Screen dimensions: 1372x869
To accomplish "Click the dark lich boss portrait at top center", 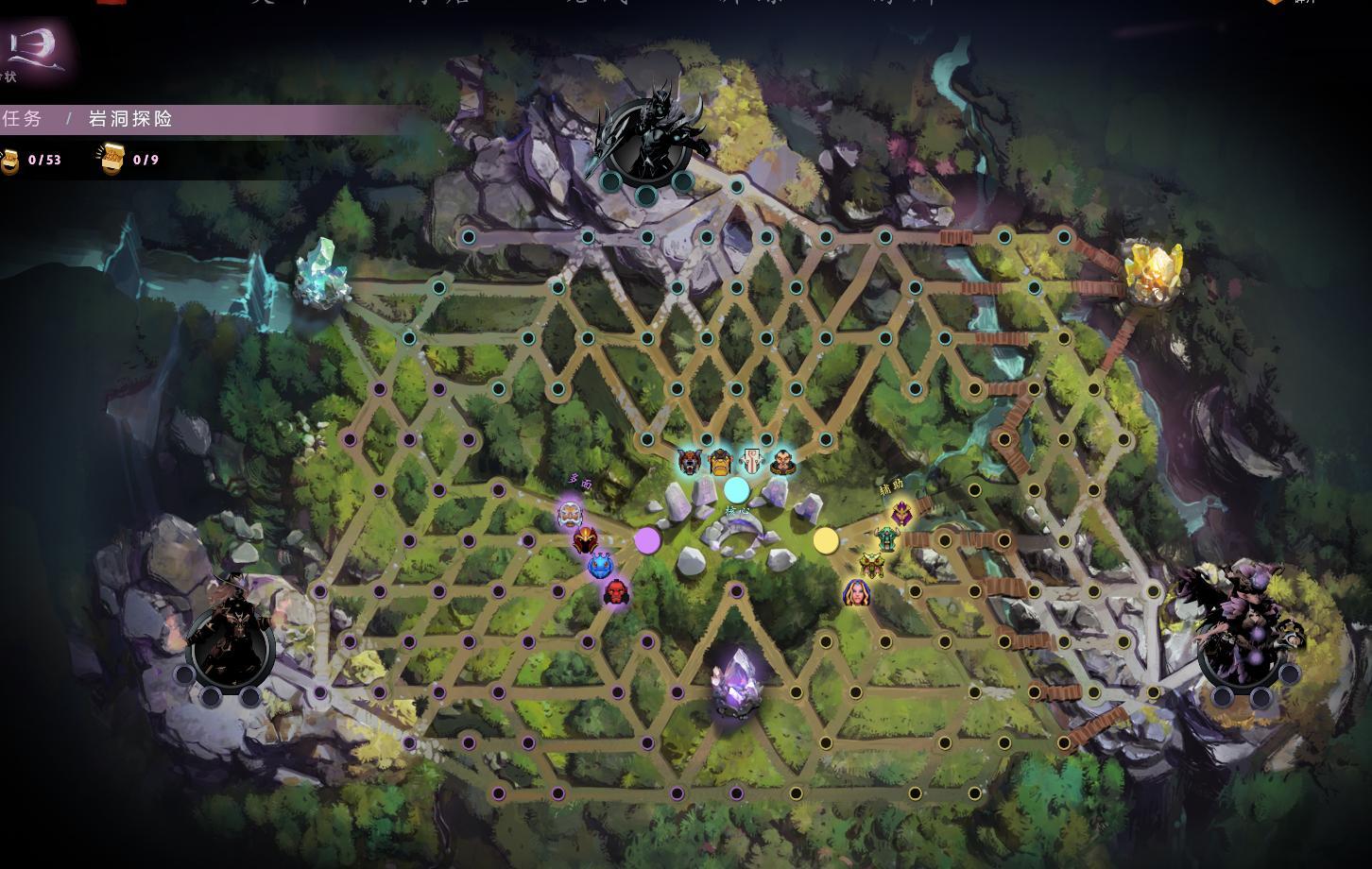I will tap(648, 132).
